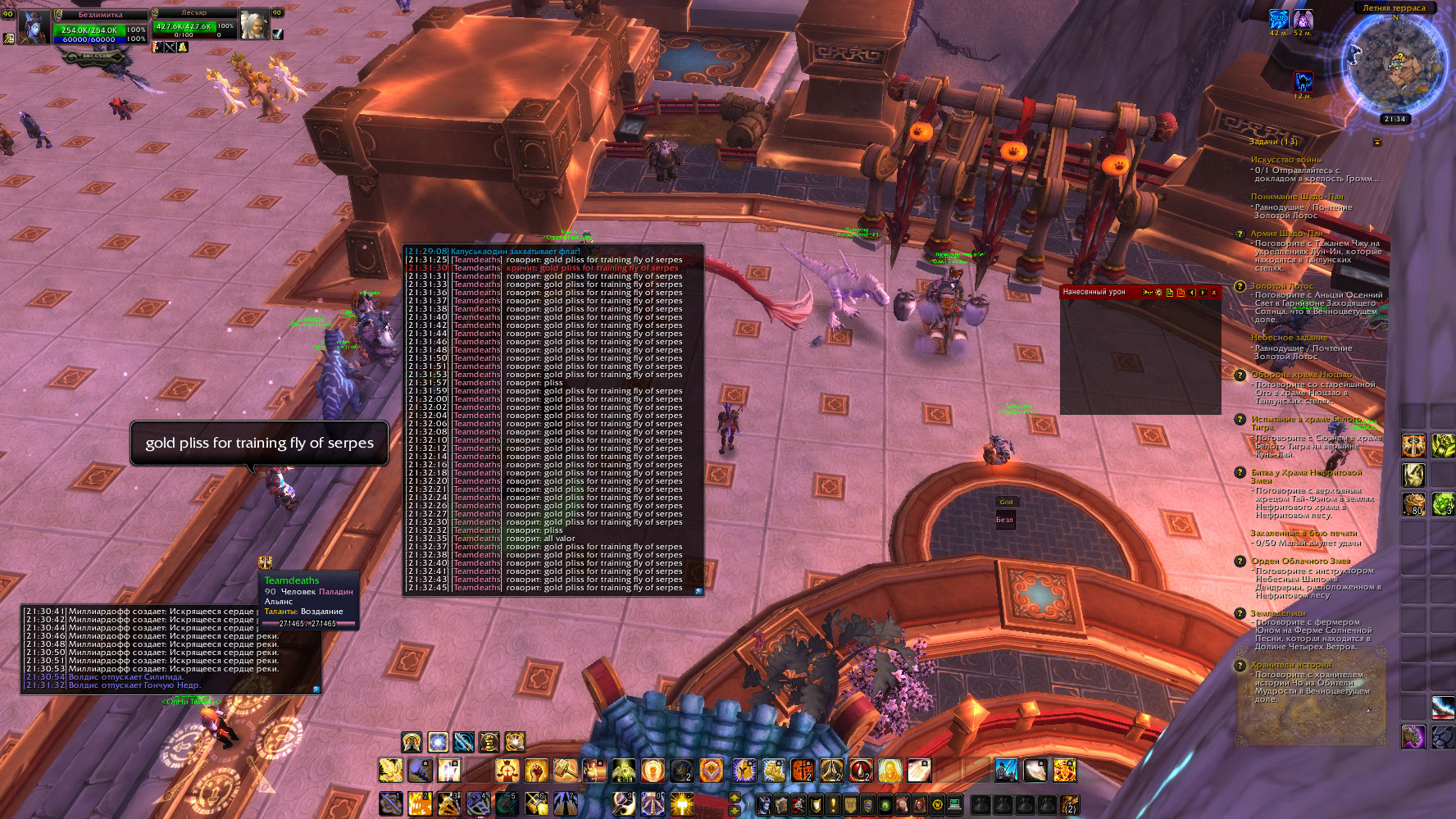The height and width of the screenshot is (819, 1456).
Task: Open the Орден Облачного Змея quest
Action: coord(1300,562)
